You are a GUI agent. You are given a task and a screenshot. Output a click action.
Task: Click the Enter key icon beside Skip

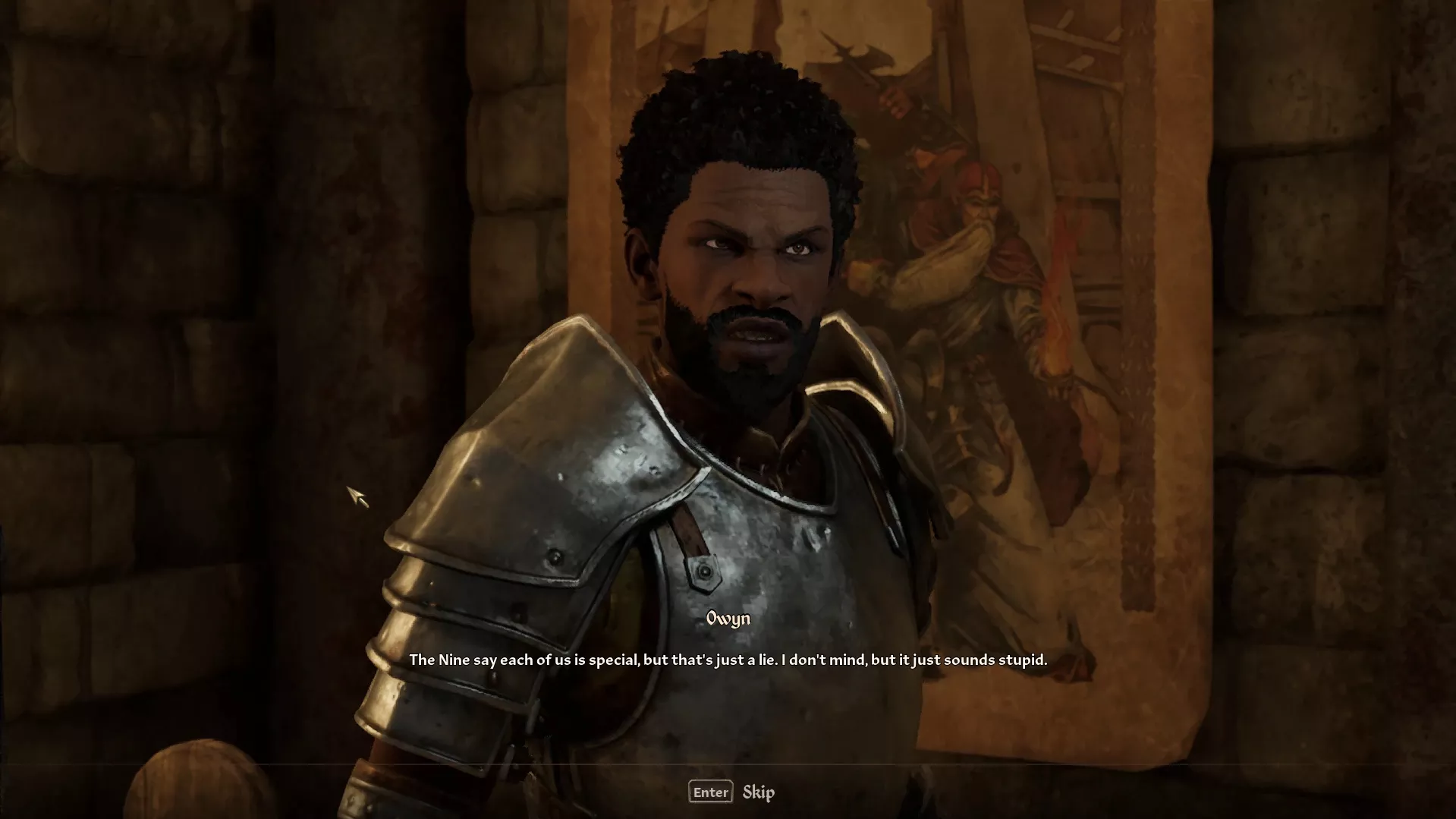710,792
